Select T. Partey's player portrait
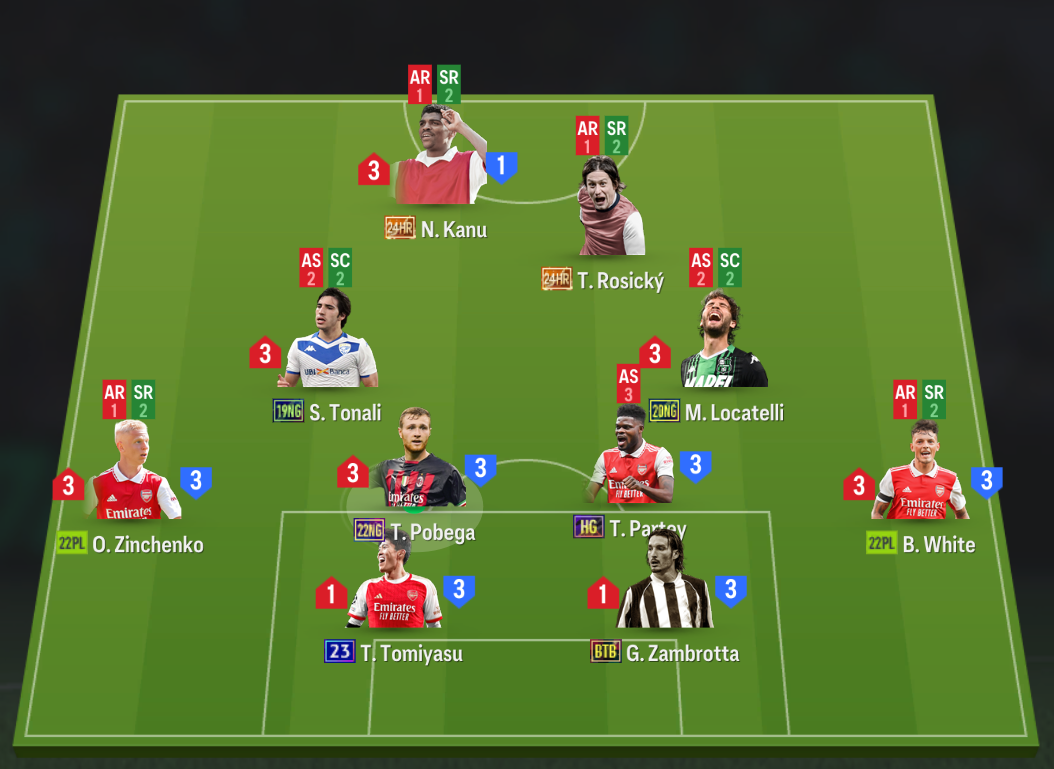This screenshot has width=1054, height=769. point(632,460)
